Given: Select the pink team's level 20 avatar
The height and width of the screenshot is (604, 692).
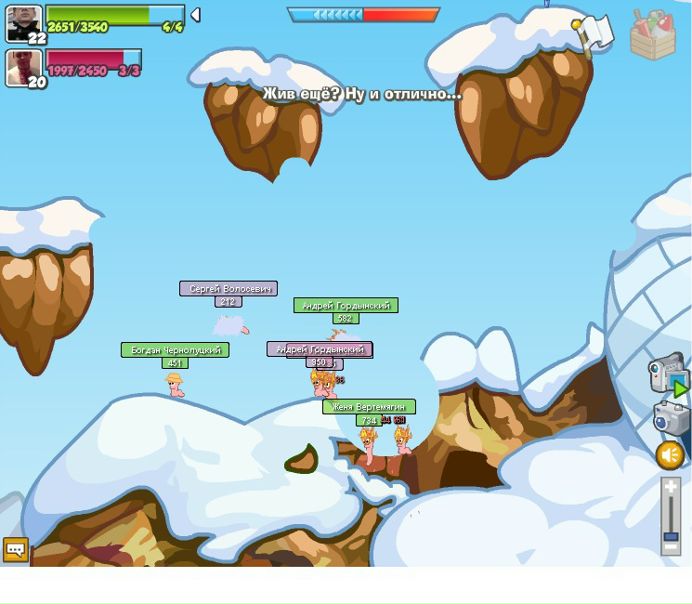Looking at the screenshot, I should click(24, 68).
